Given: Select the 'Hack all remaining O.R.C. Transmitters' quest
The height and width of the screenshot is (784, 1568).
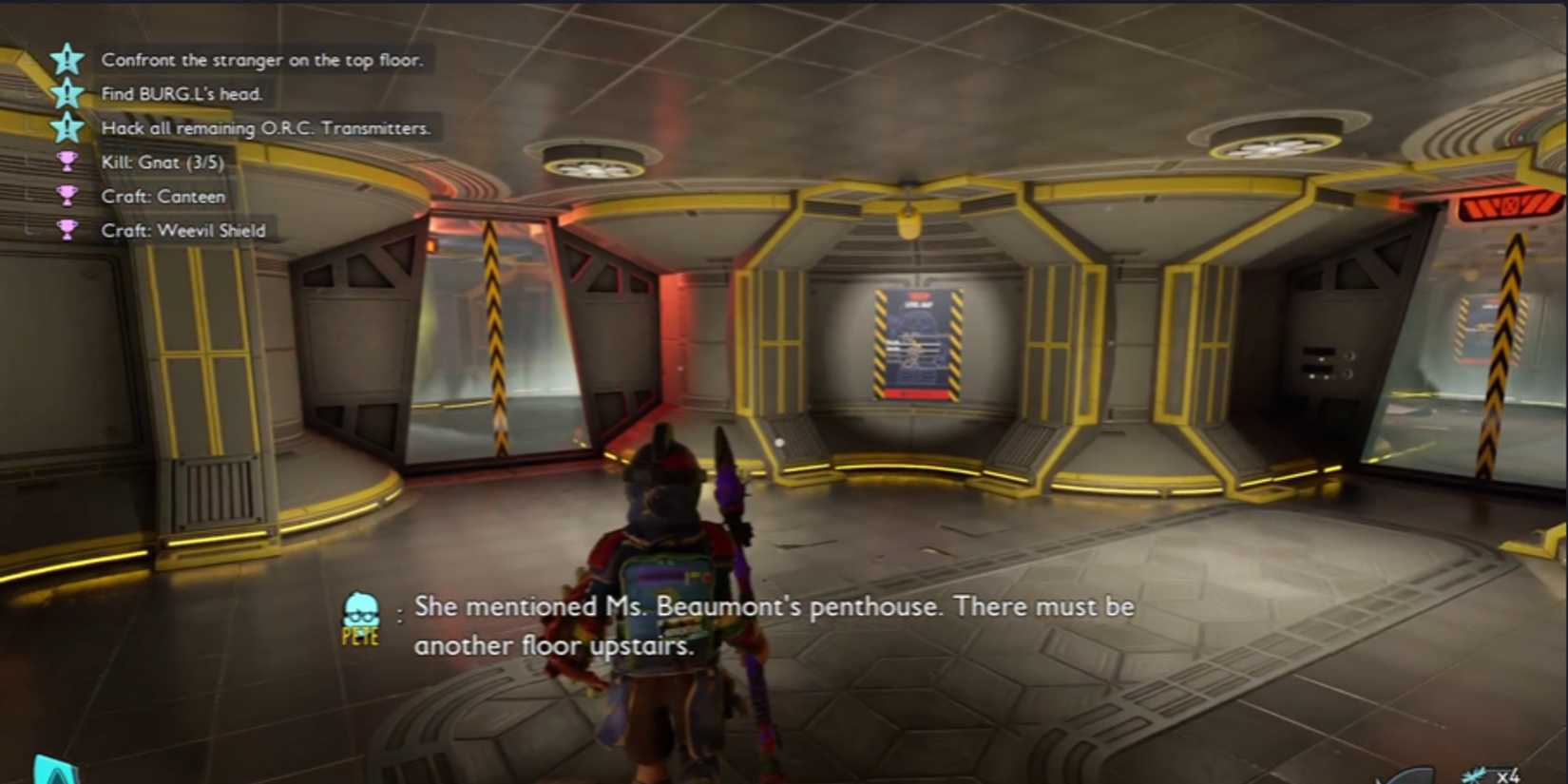Looking at the screenshot, I should (266, 128).
